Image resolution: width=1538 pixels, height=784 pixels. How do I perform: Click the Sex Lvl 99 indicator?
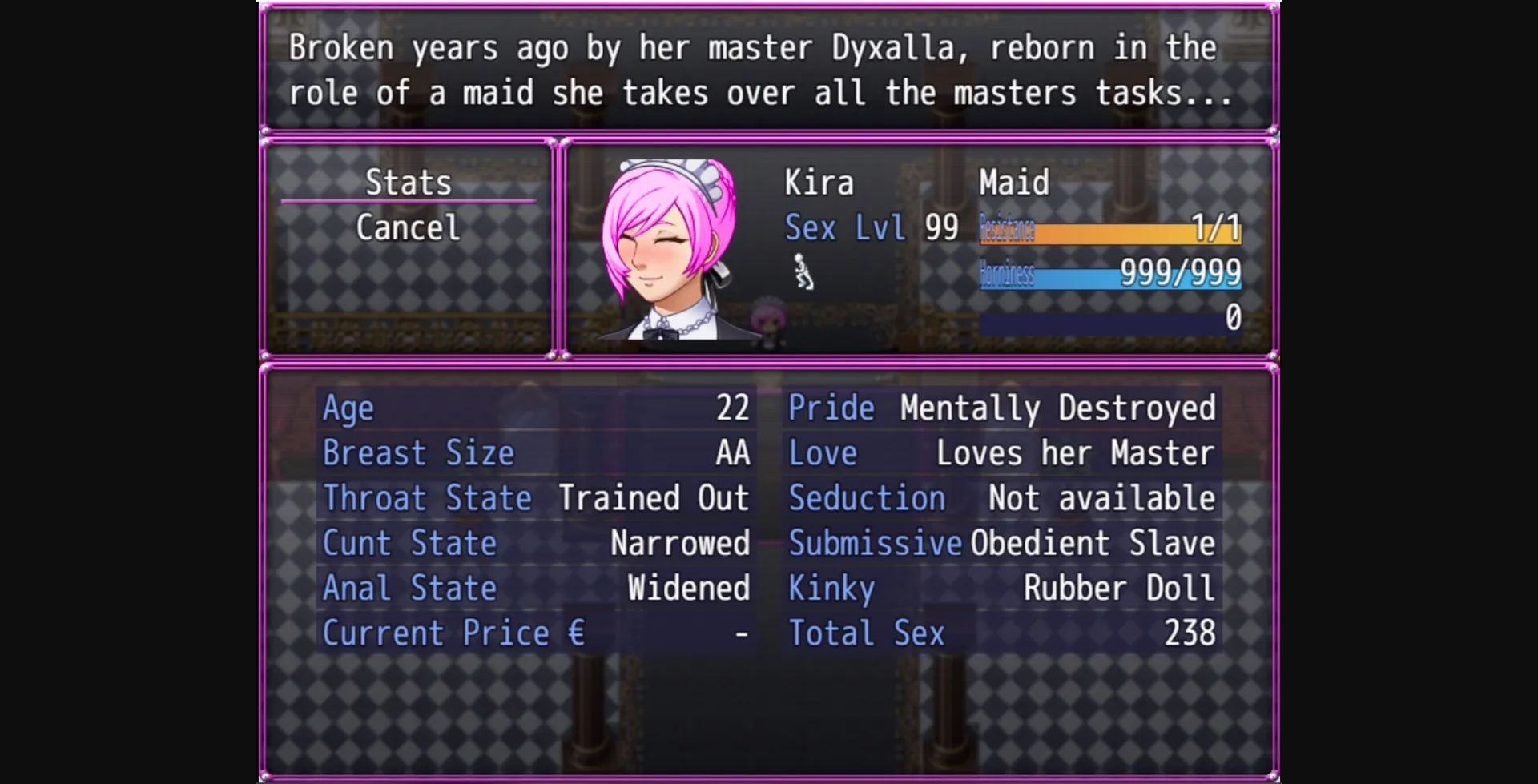tap(865, 228)
